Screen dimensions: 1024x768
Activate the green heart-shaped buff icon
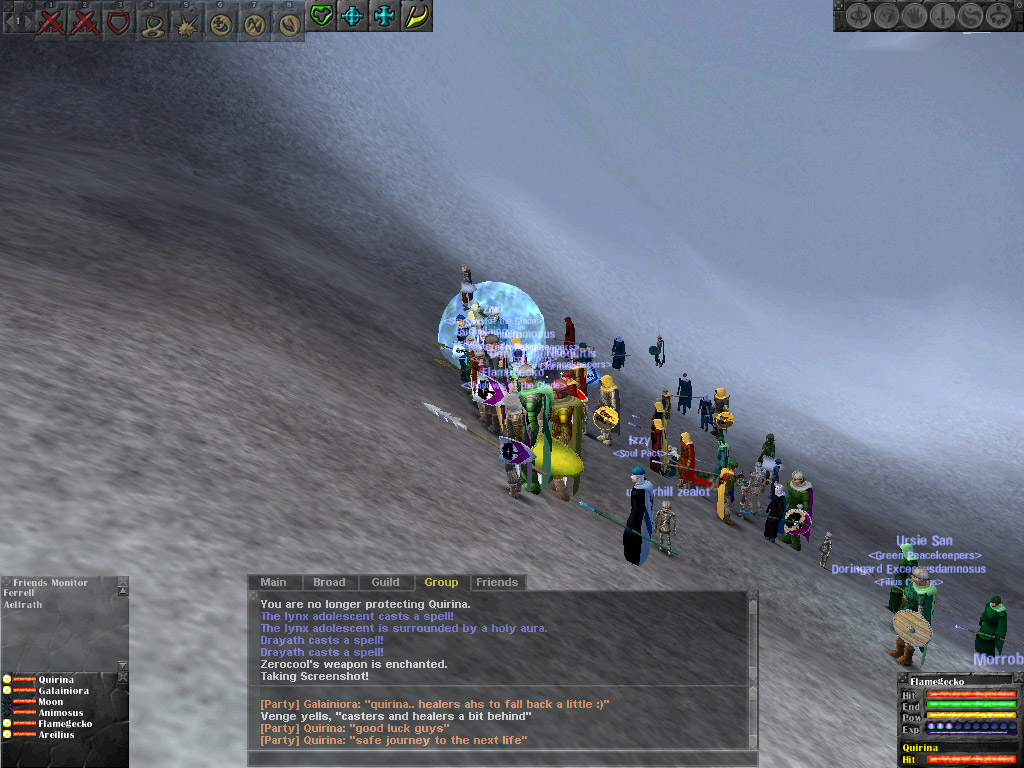[321, 16]
